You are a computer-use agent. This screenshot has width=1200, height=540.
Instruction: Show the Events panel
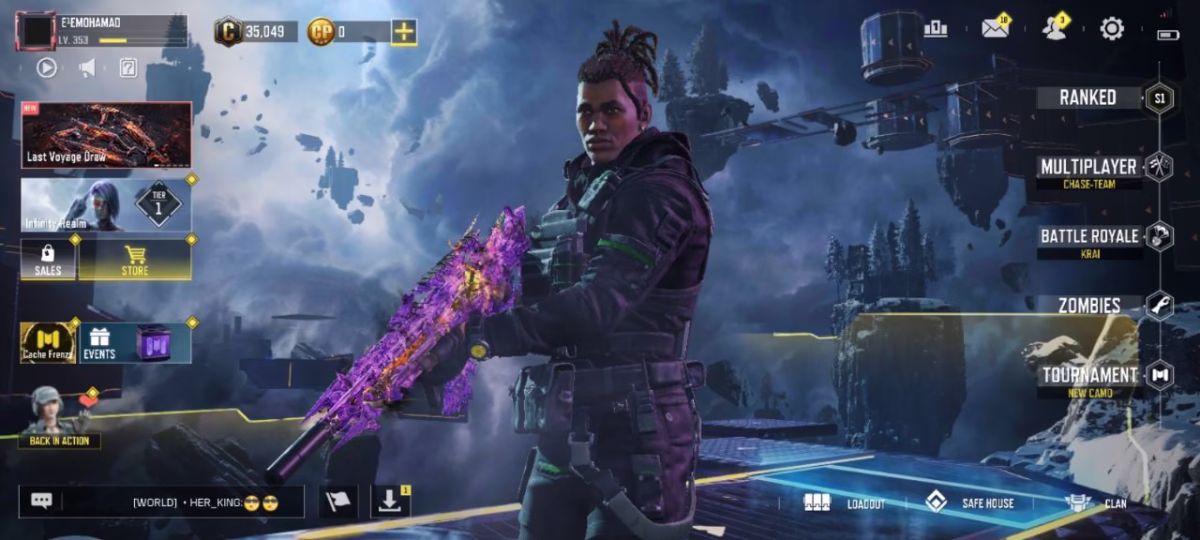click(134, 342)
